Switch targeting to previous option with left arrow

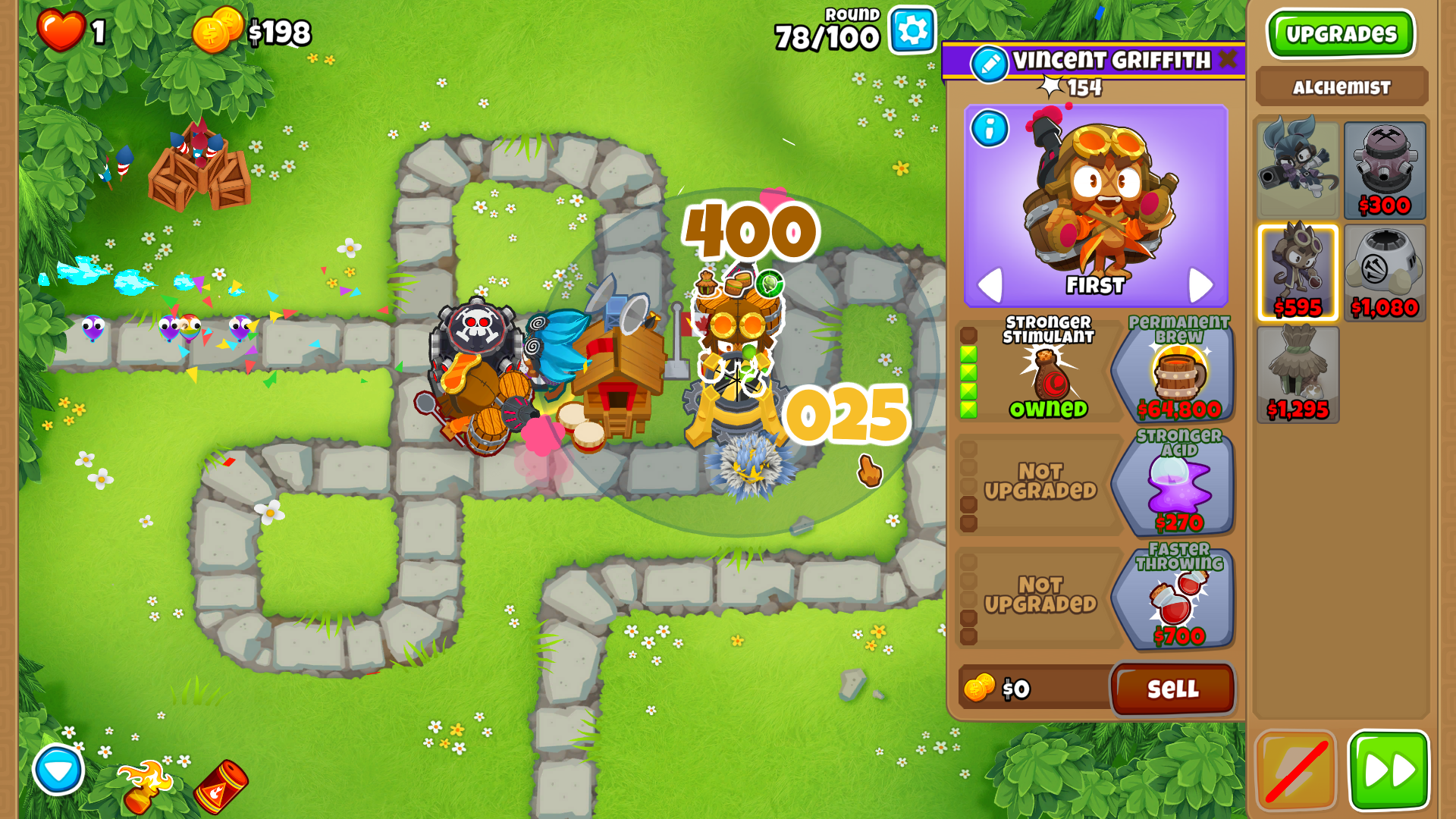990,284
